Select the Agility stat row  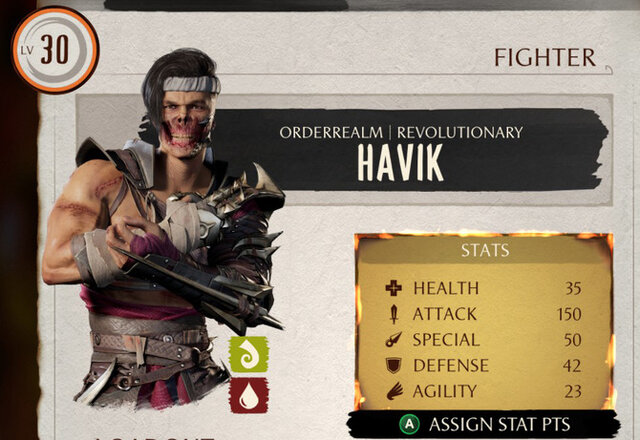[x=483, y=392]
